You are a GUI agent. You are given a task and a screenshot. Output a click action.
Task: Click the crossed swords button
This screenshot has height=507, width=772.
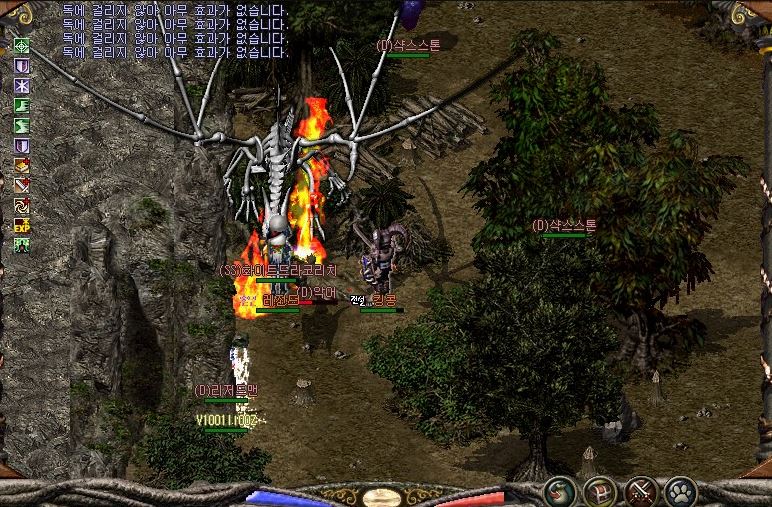(640, 491)
